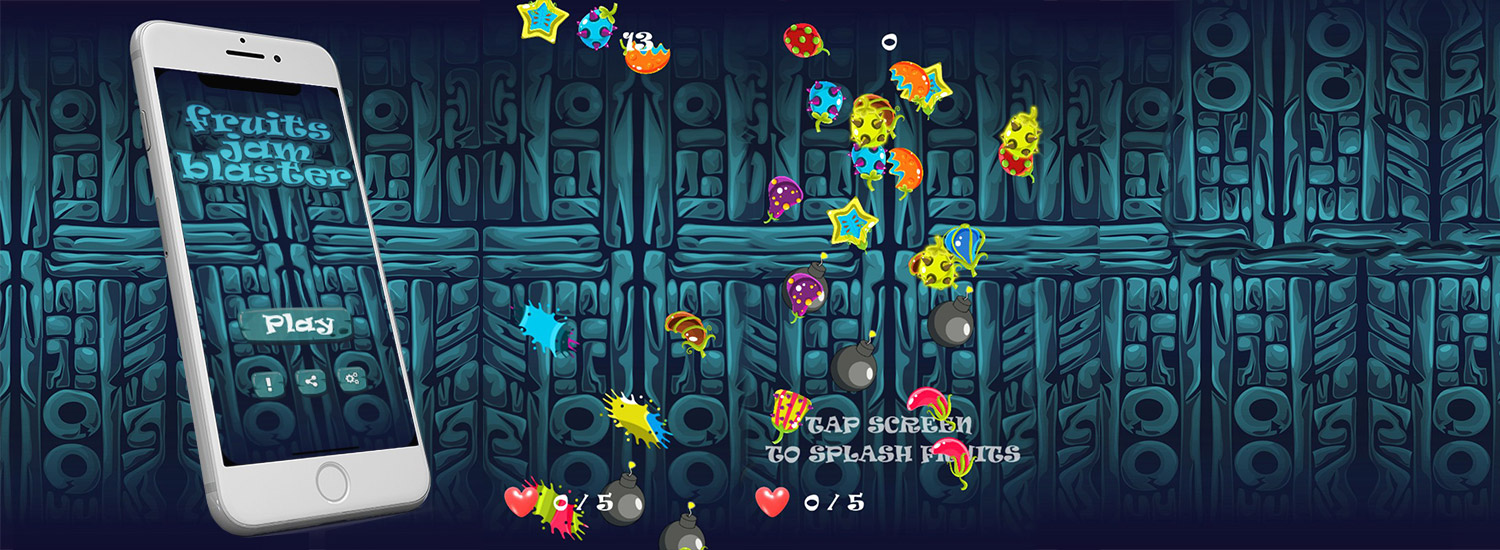Tap the share icon button
Viewport: 1500px width, 550px height.
310,380
